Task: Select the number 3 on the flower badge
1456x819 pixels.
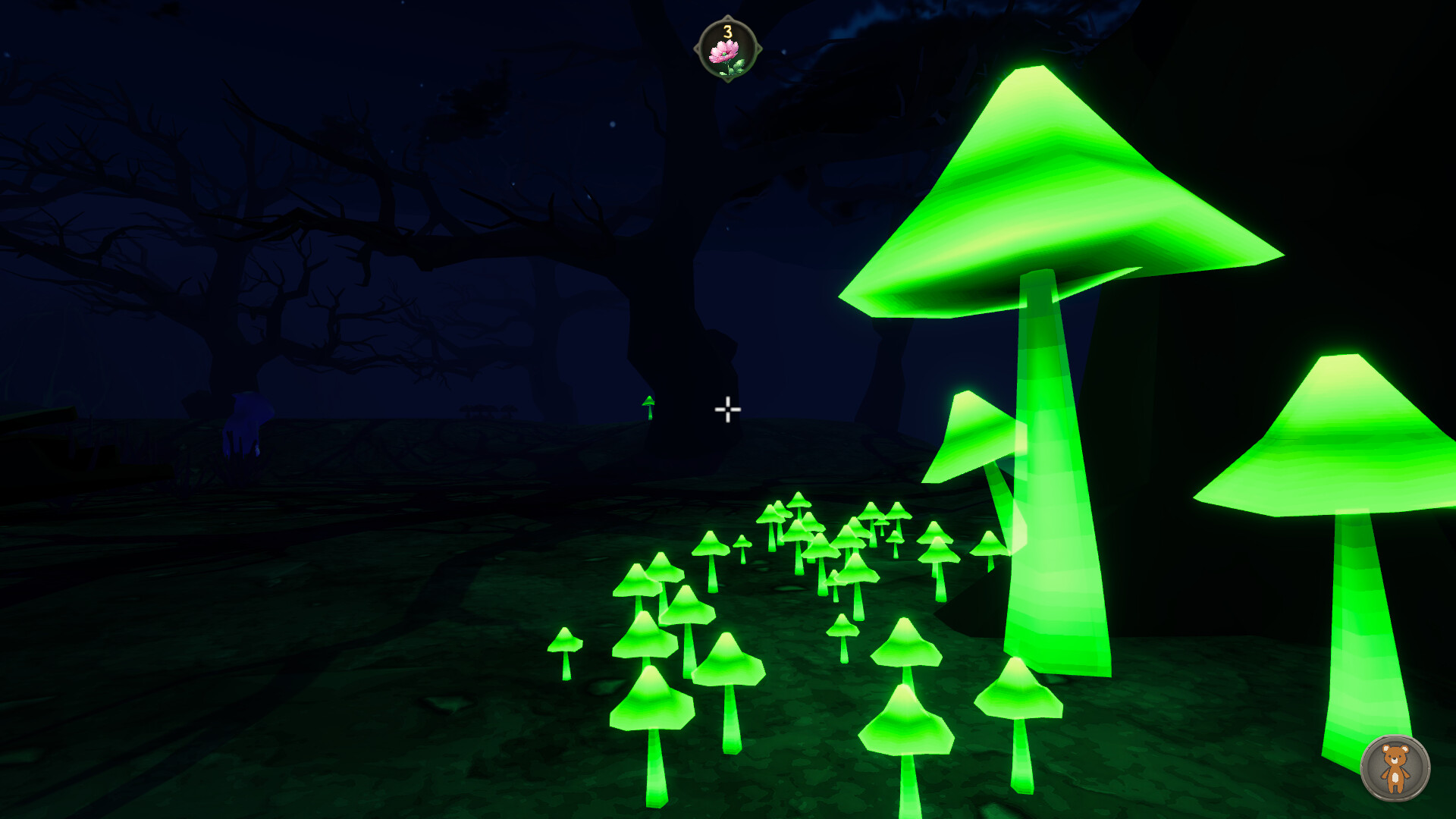Action: (727, 30)
